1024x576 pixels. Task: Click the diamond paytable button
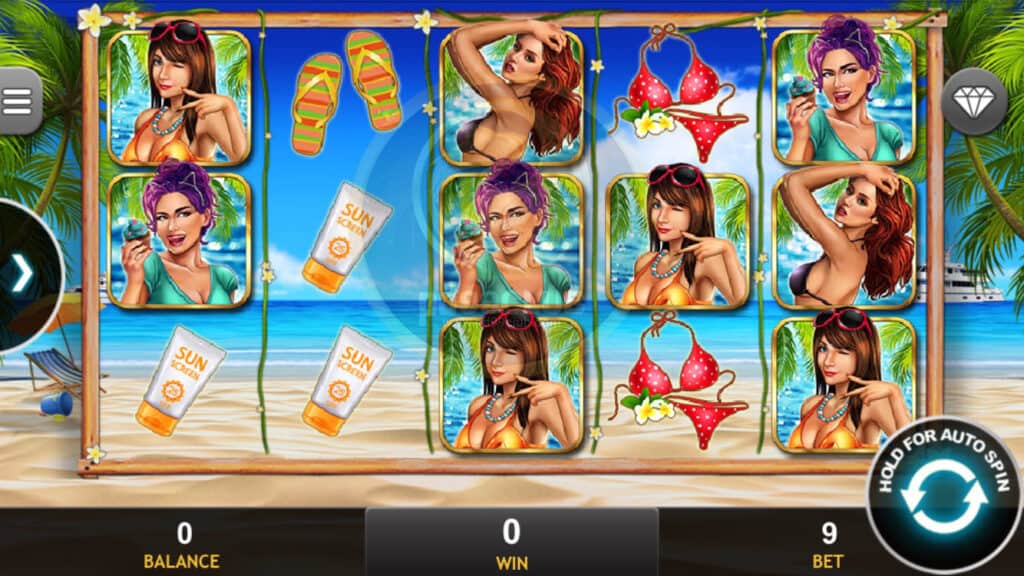(x=973, y=101)
